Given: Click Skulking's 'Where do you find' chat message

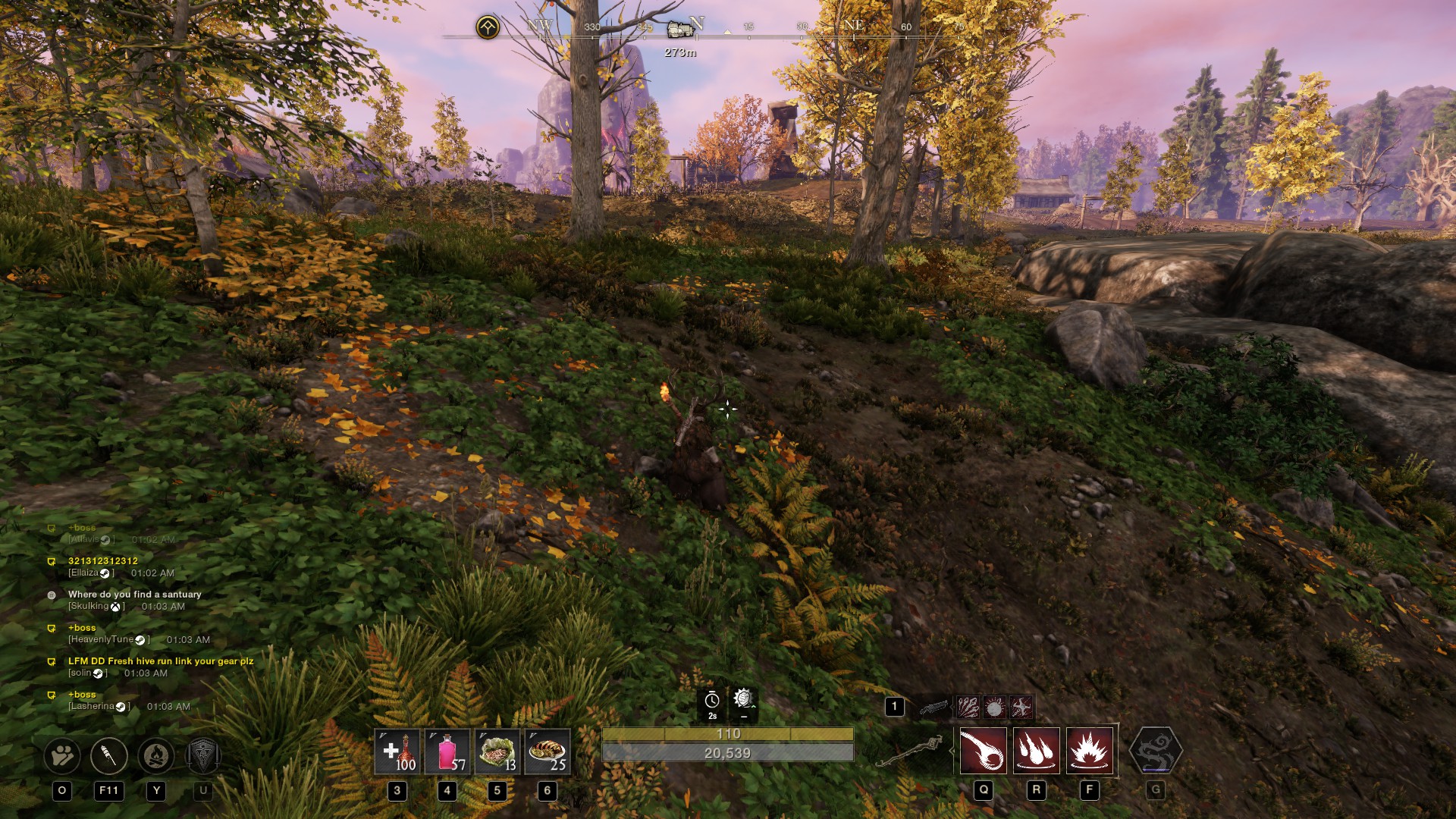Looking at the screenshot, I should pyautogui.click(x=134, y=595).
